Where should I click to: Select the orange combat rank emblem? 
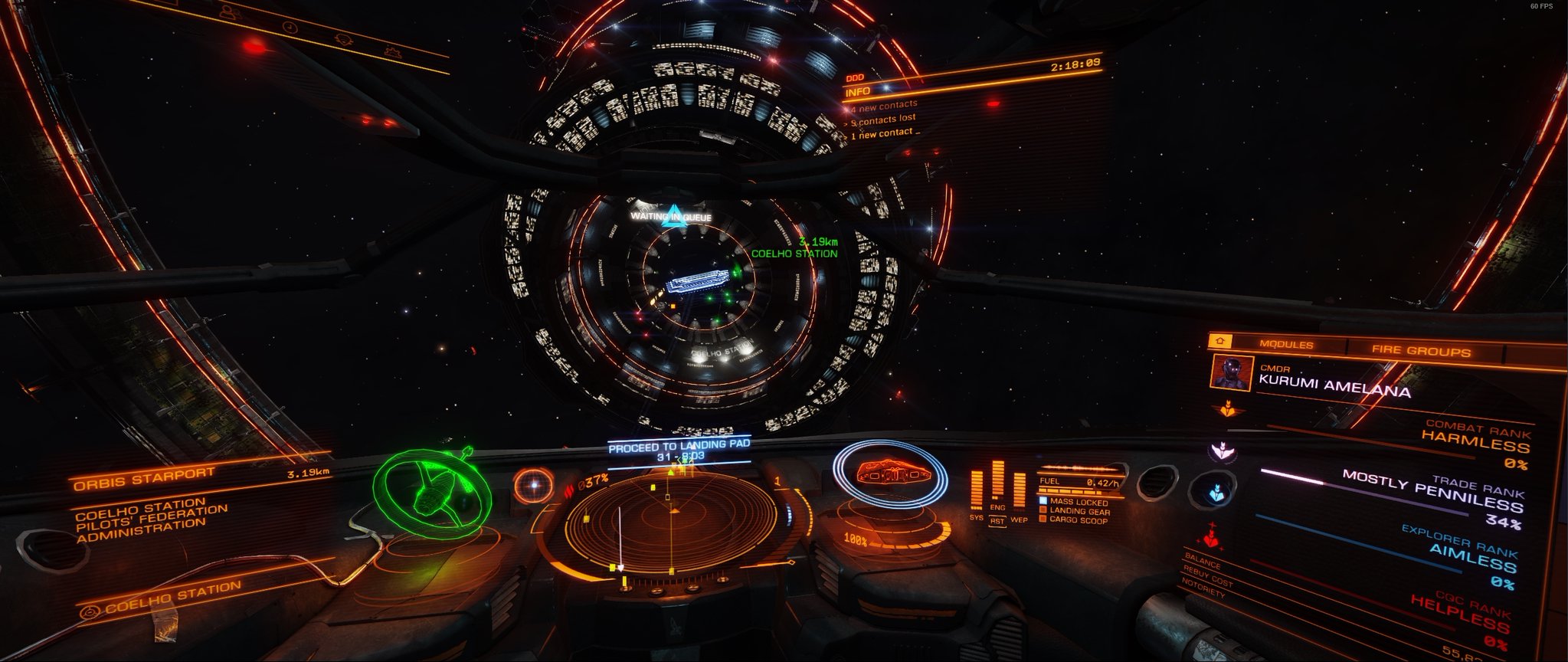tap(1226, 408)
